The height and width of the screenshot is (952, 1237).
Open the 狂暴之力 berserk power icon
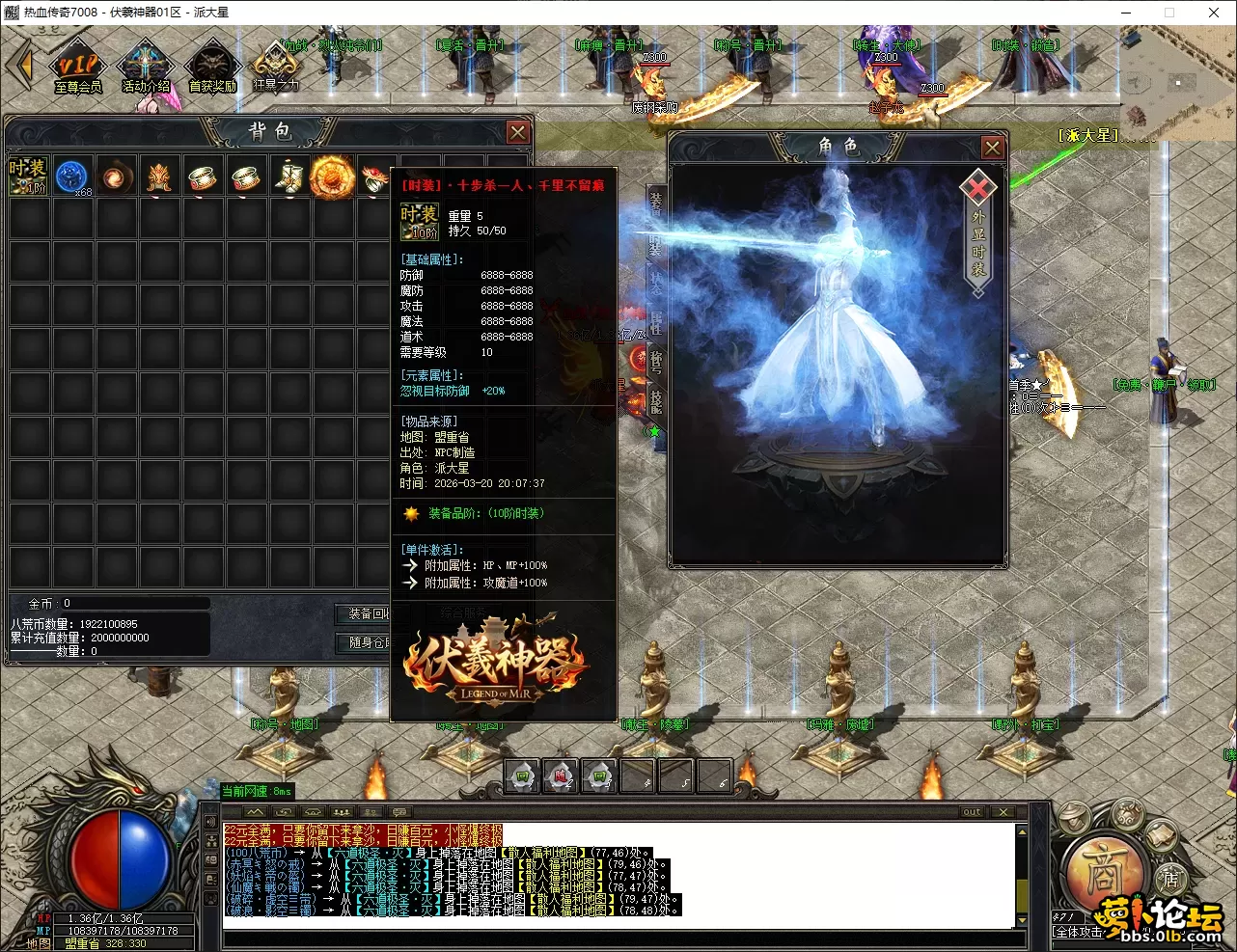click(276, 68)
